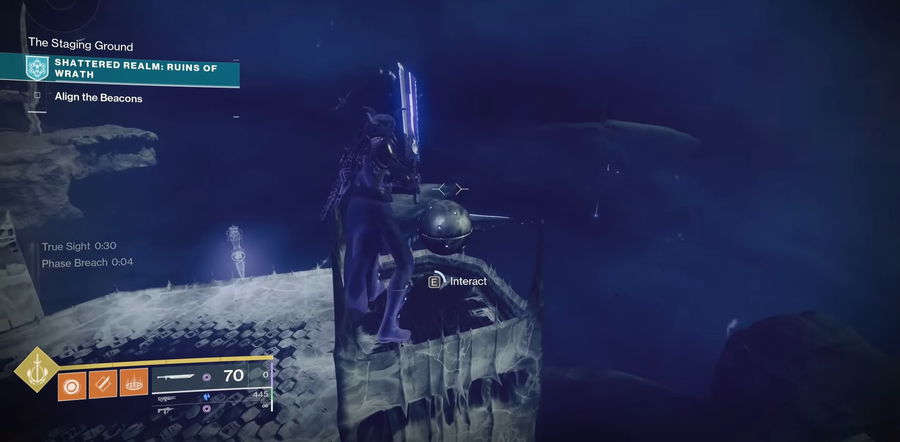Activate the orange grenade ability icon
900x442 pixels.
pyautogui.click(x=74, y=382)
